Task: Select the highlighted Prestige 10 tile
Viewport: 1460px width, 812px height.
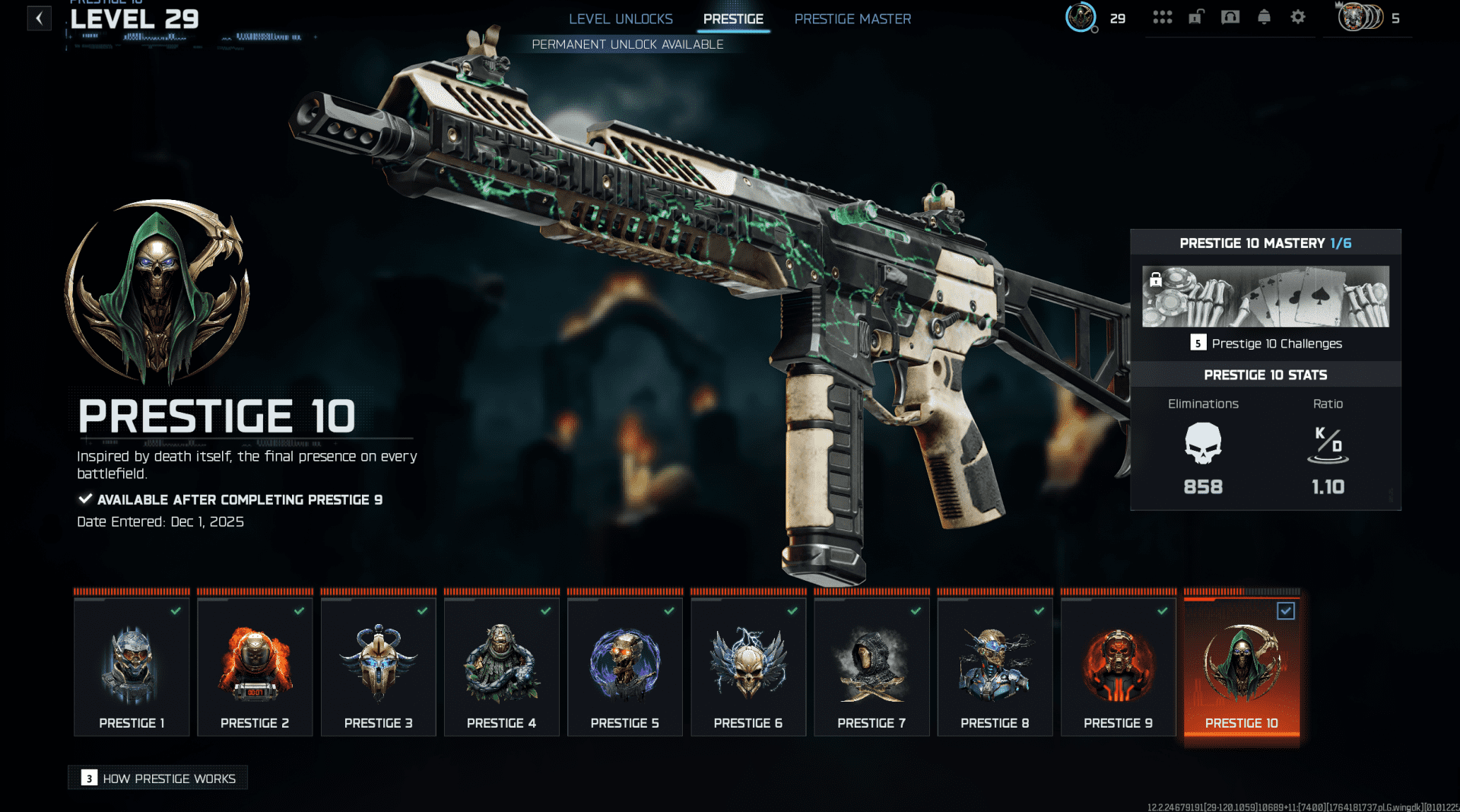Action: point(1242,667)
